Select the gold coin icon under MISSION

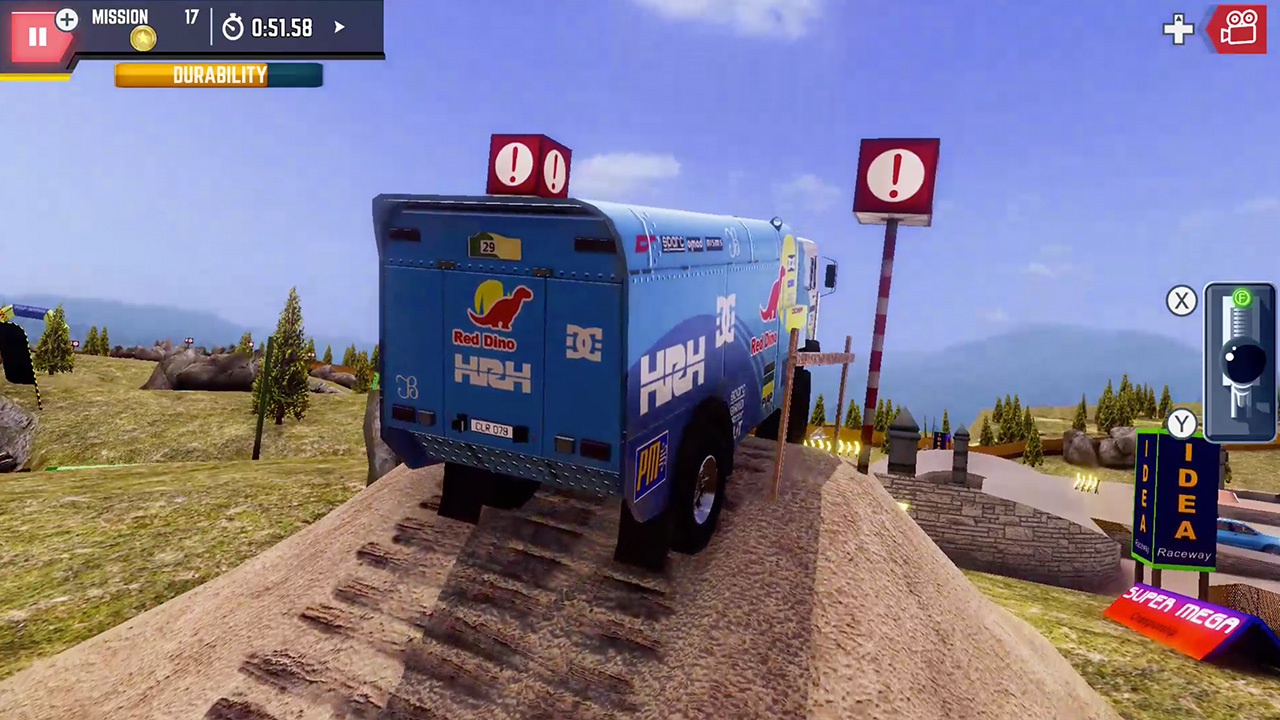[x=142, y=38]
